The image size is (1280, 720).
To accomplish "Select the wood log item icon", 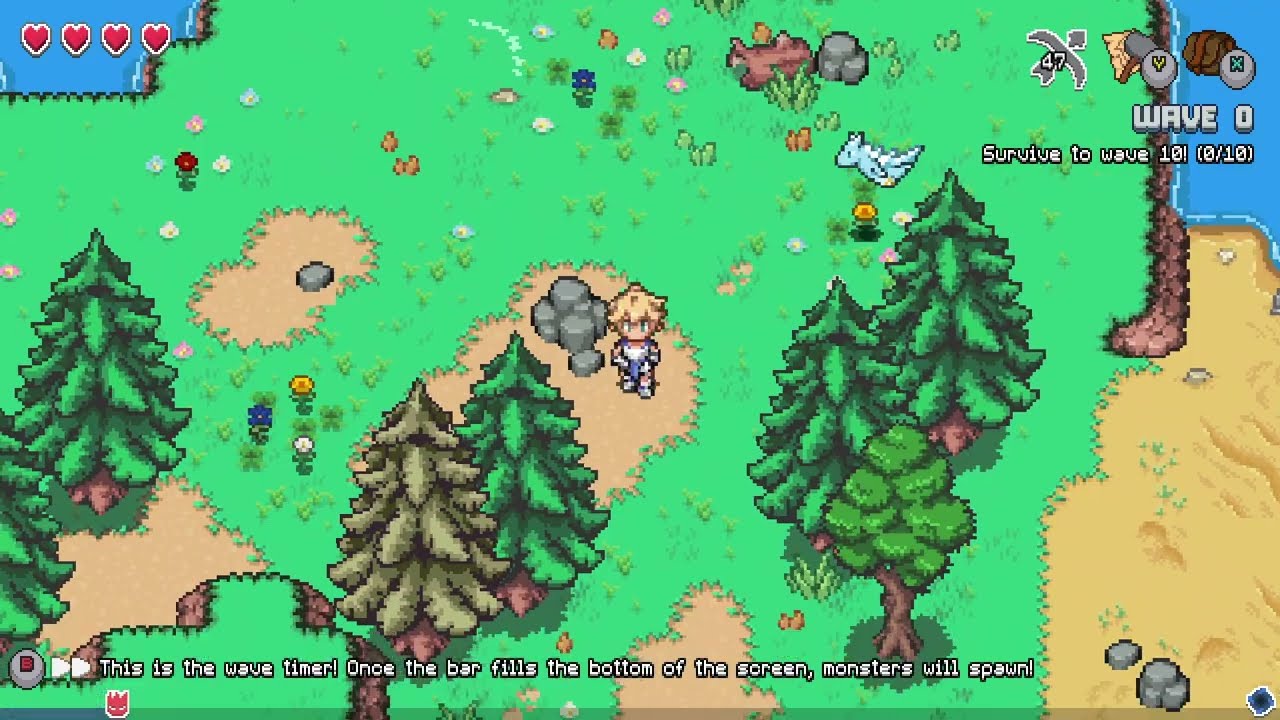I will coord(1212,54).
